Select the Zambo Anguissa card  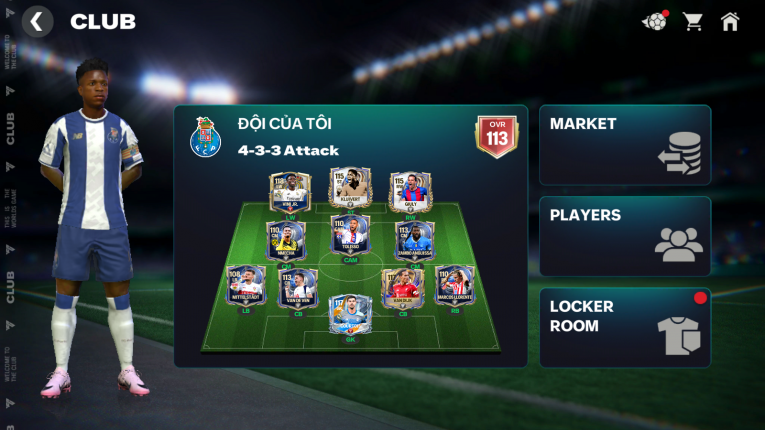(x=414, y=241)
